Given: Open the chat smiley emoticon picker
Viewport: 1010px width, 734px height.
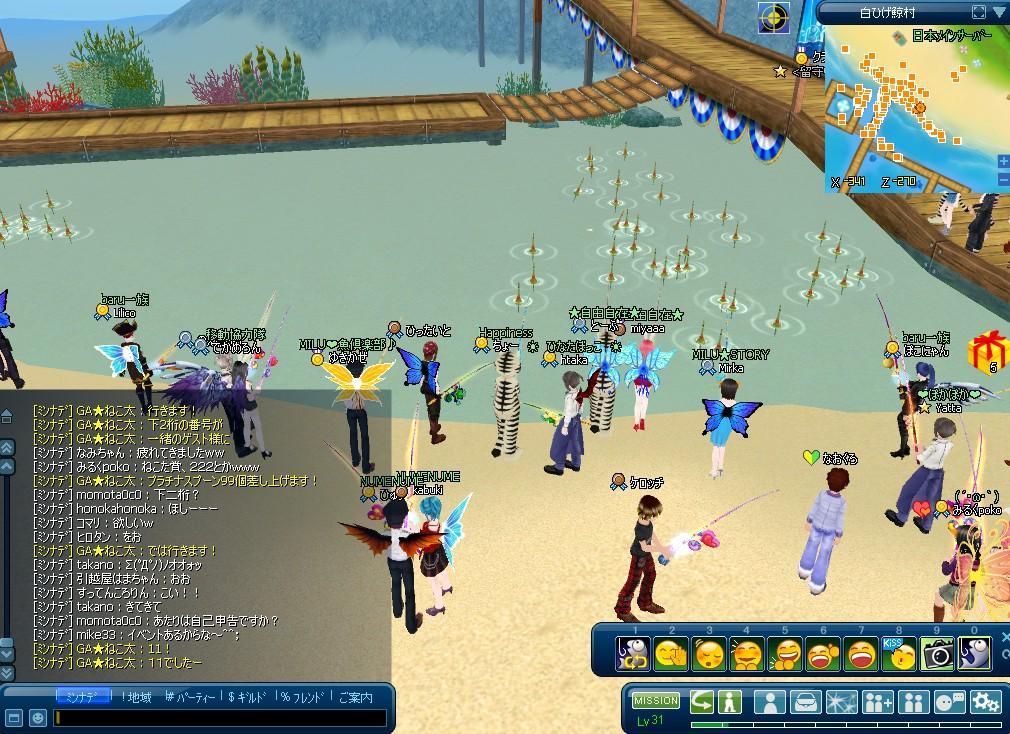Looking at the screenshot, I should click(x=37, y=717).
